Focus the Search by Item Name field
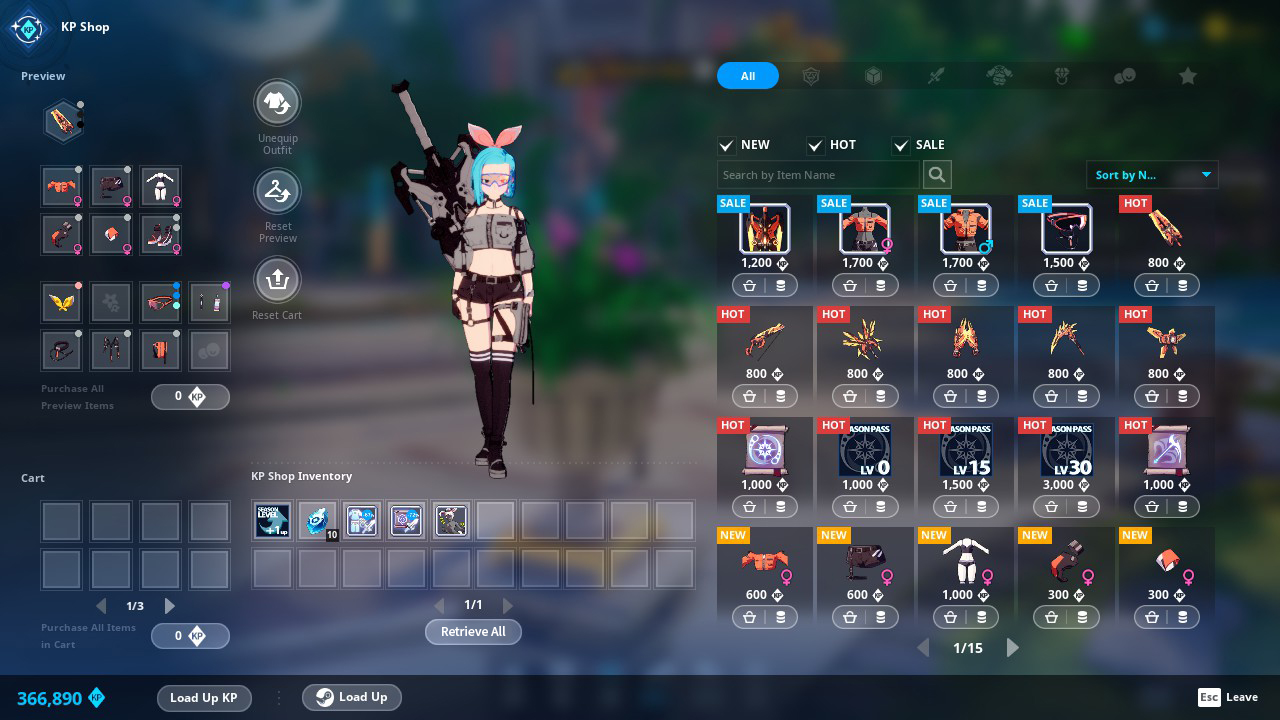1280x720 pixels. [817, 175]
